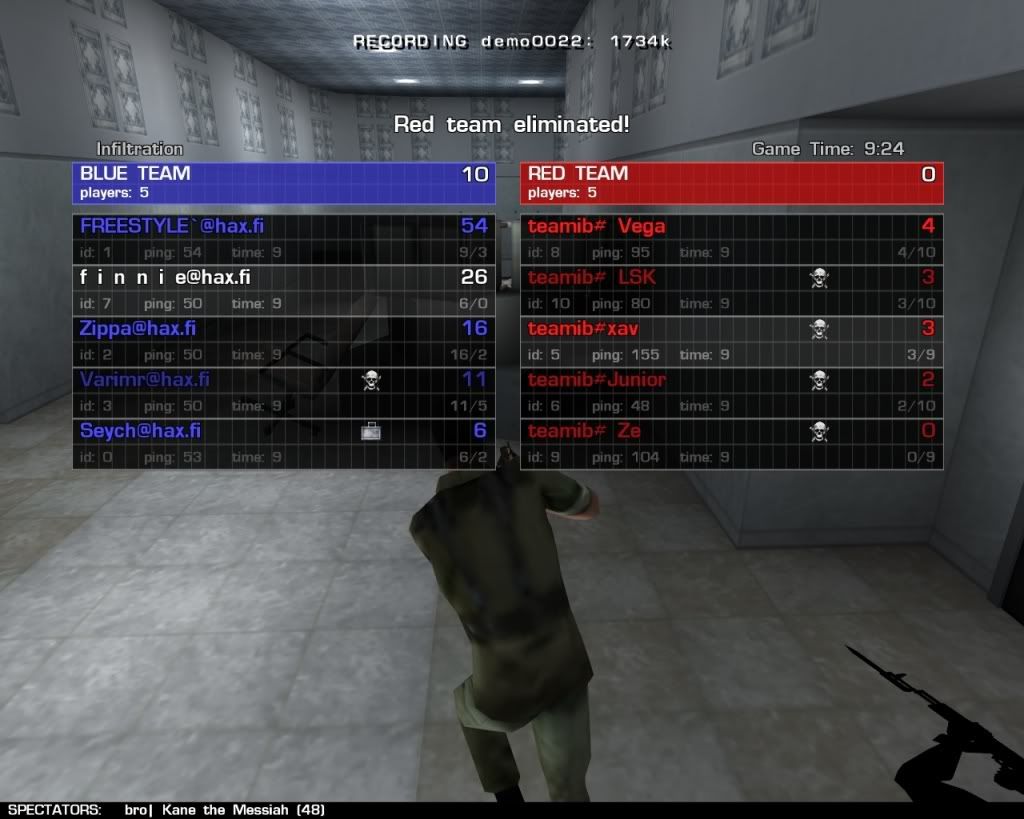Click the skull icon next to Varimr@hax.fi
This screenshot has width=1024, height=819.
click(372, 379)
